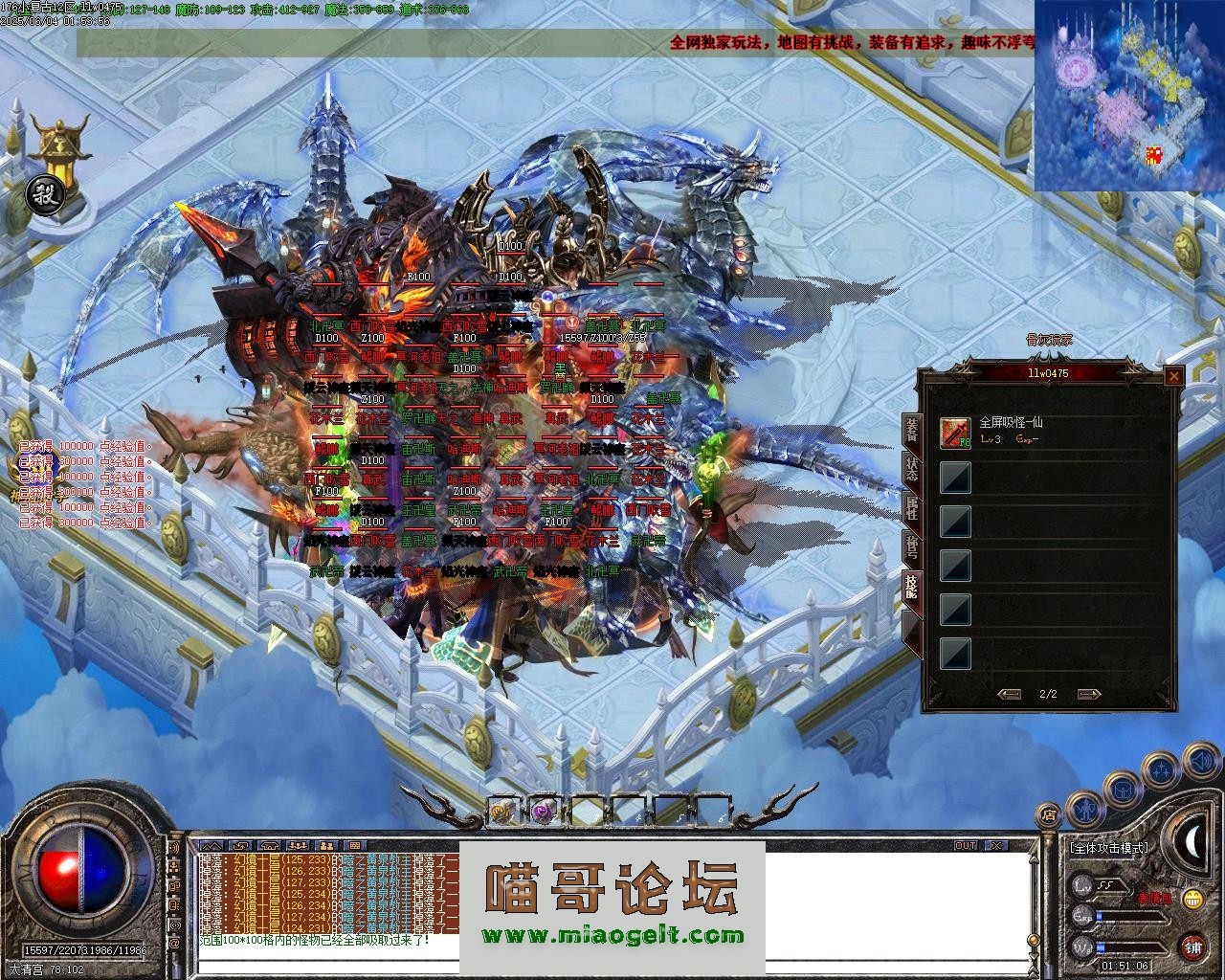This screenshot has width=1225, height=980.
Task: Close the llw0475 character panel
Action: 1173,377
